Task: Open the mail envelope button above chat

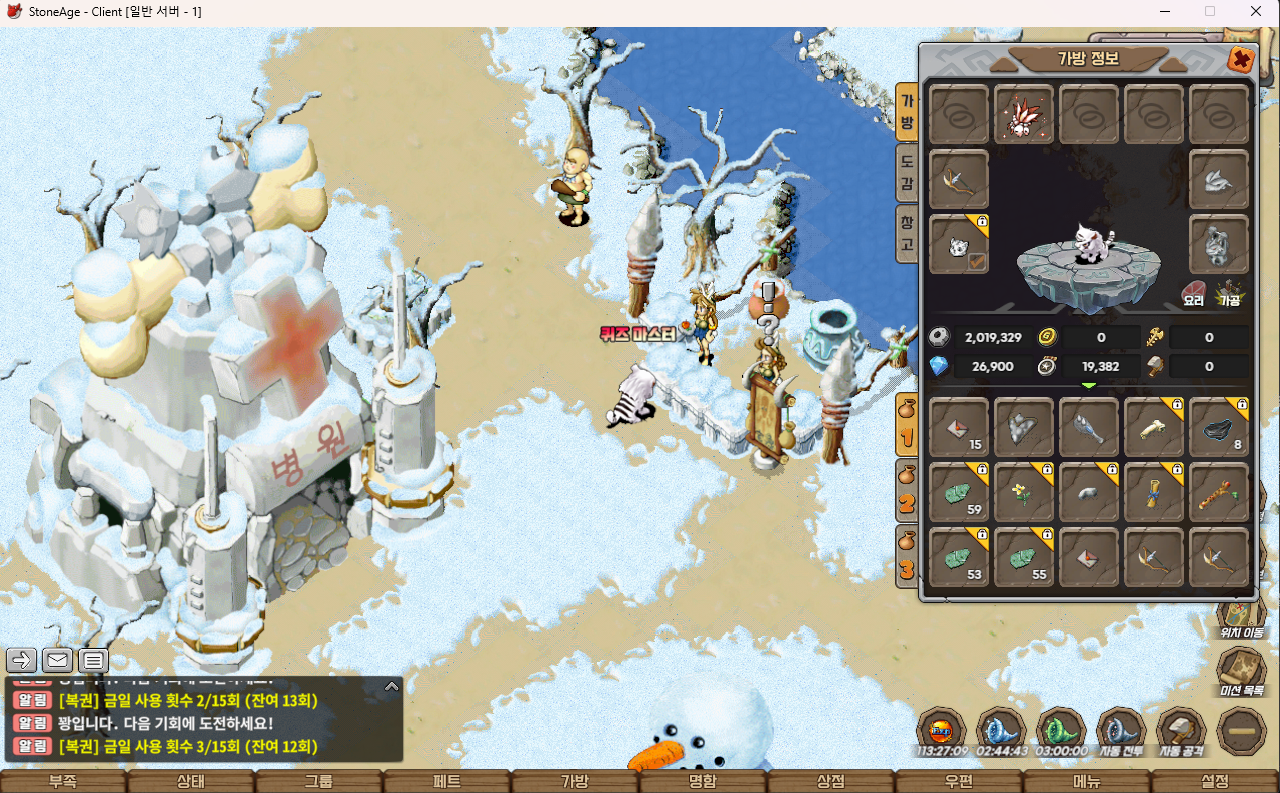Action: point(57,660)
